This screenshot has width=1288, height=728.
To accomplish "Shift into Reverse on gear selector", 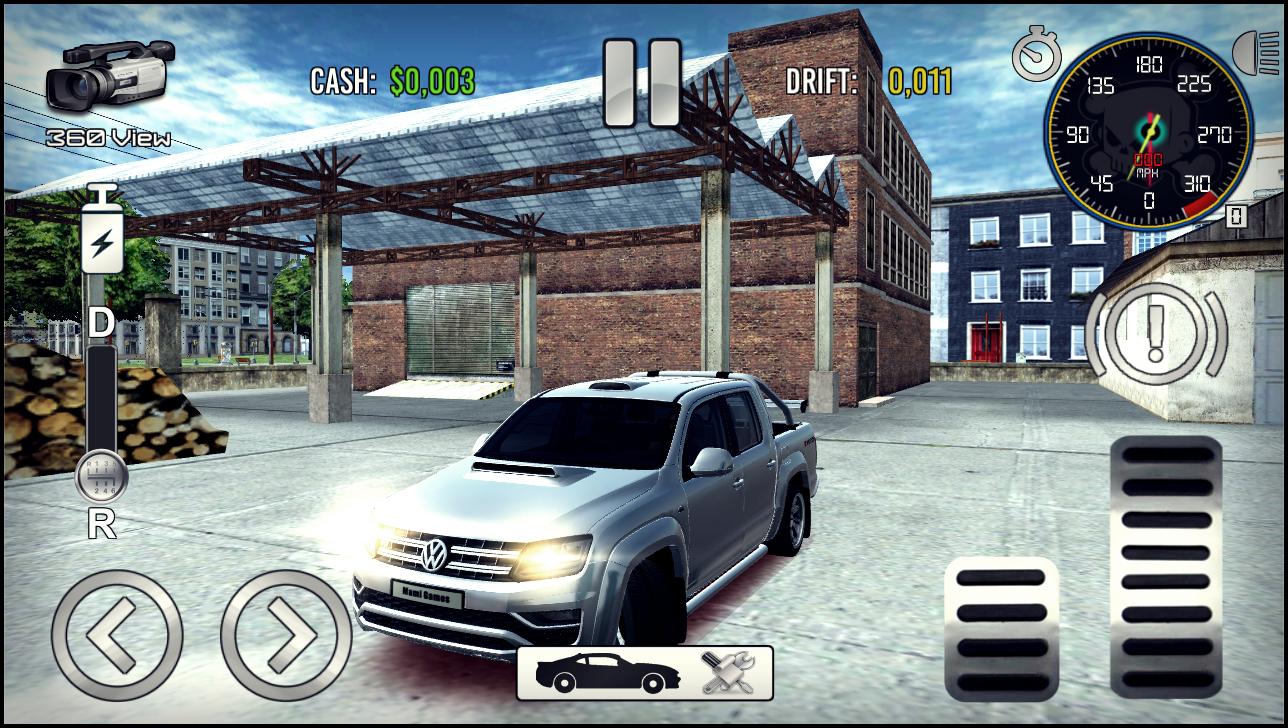I will (100, 524).
